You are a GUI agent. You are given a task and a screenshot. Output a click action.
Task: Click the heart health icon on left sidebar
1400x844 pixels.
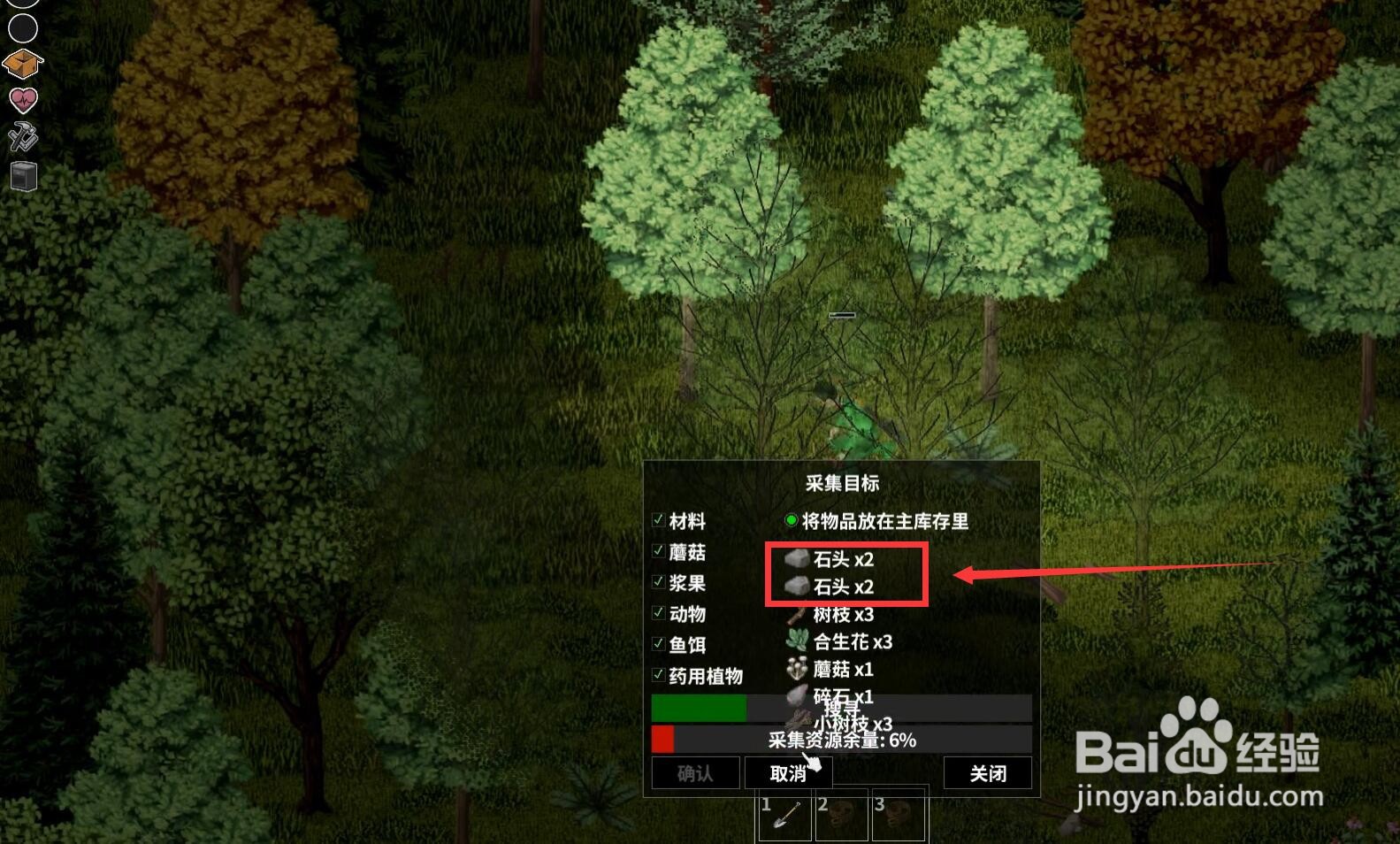(22, 100)
